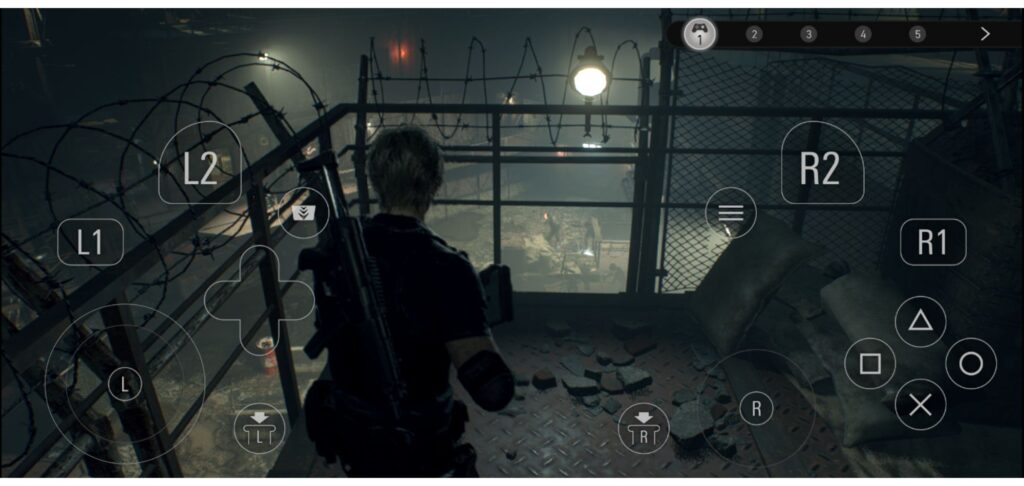
Task: Tap the circle face button
Action: (970, 364)
